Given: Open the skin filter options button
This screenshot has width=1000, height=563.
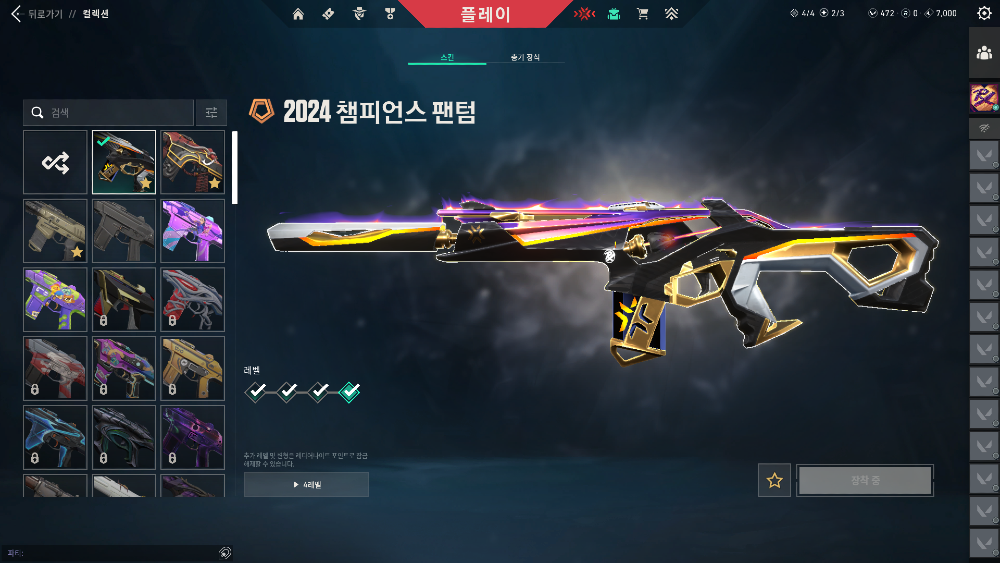Looking at the screenshot, I should (211, 113).
